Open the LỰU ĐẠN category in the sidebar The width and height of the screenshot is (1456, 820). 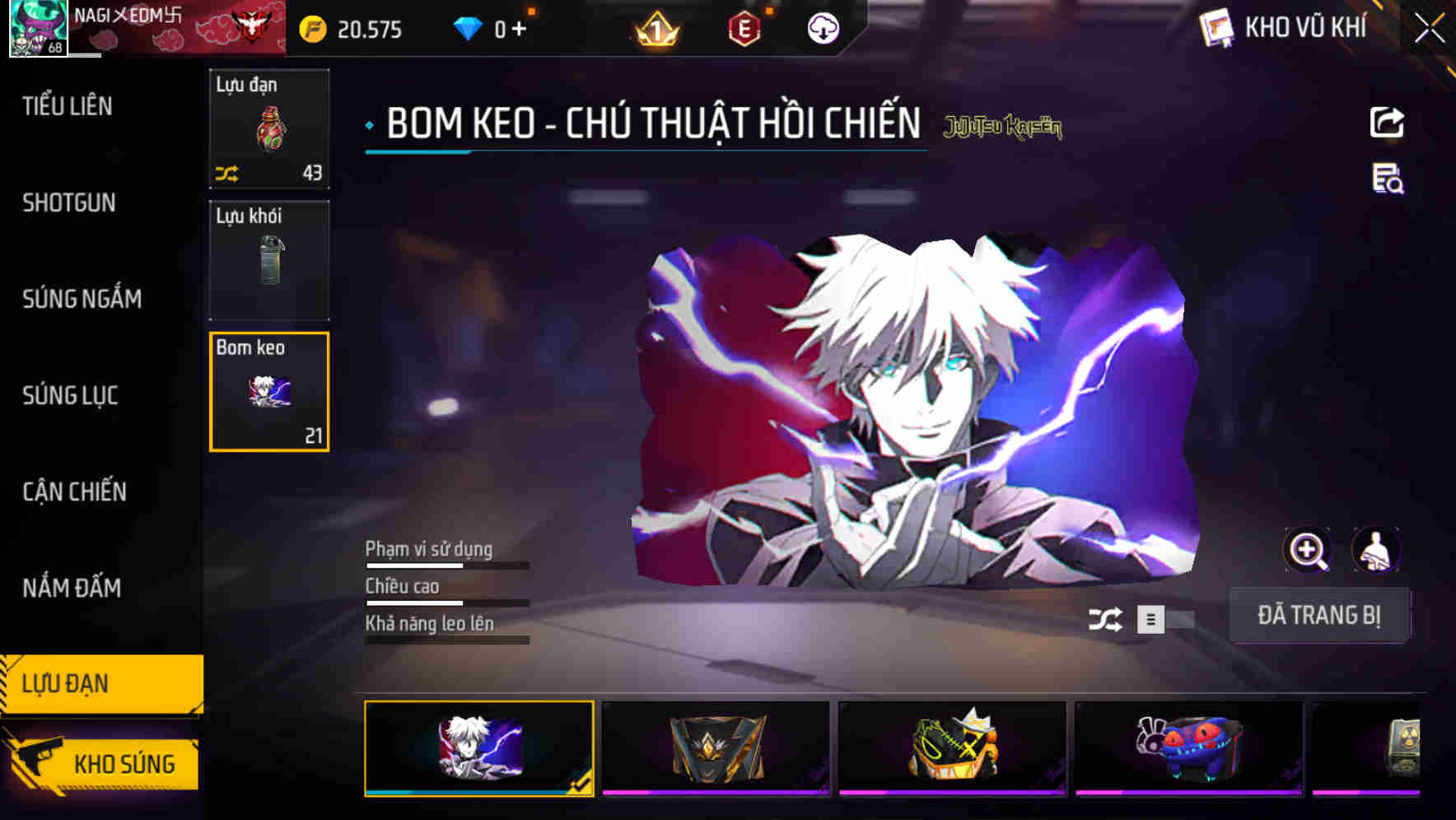coord(100,683)
